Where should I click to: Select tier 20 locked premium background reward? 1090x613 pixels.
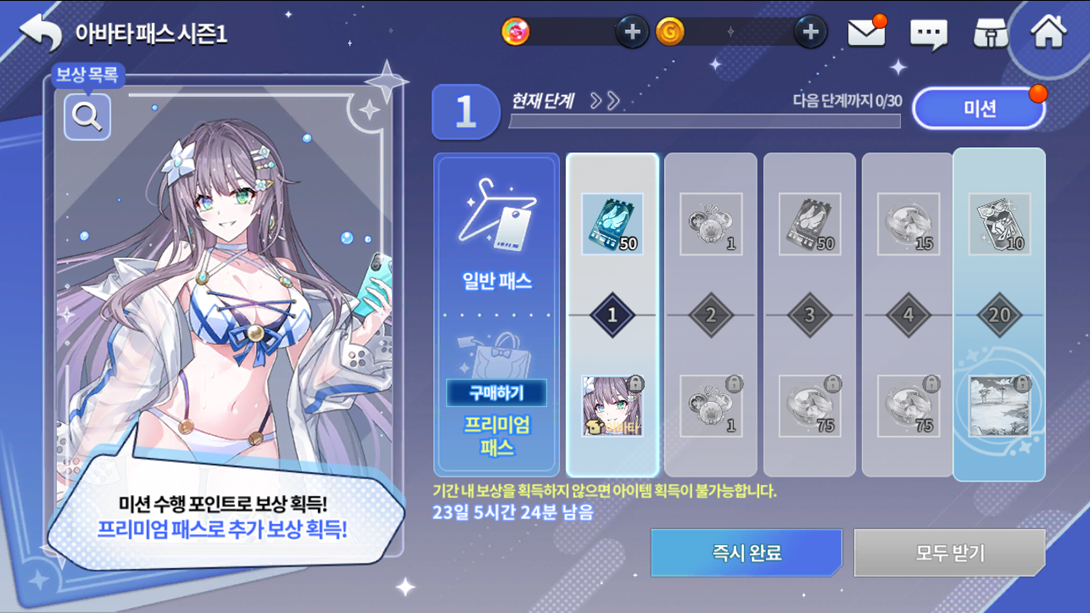point(999,406)
